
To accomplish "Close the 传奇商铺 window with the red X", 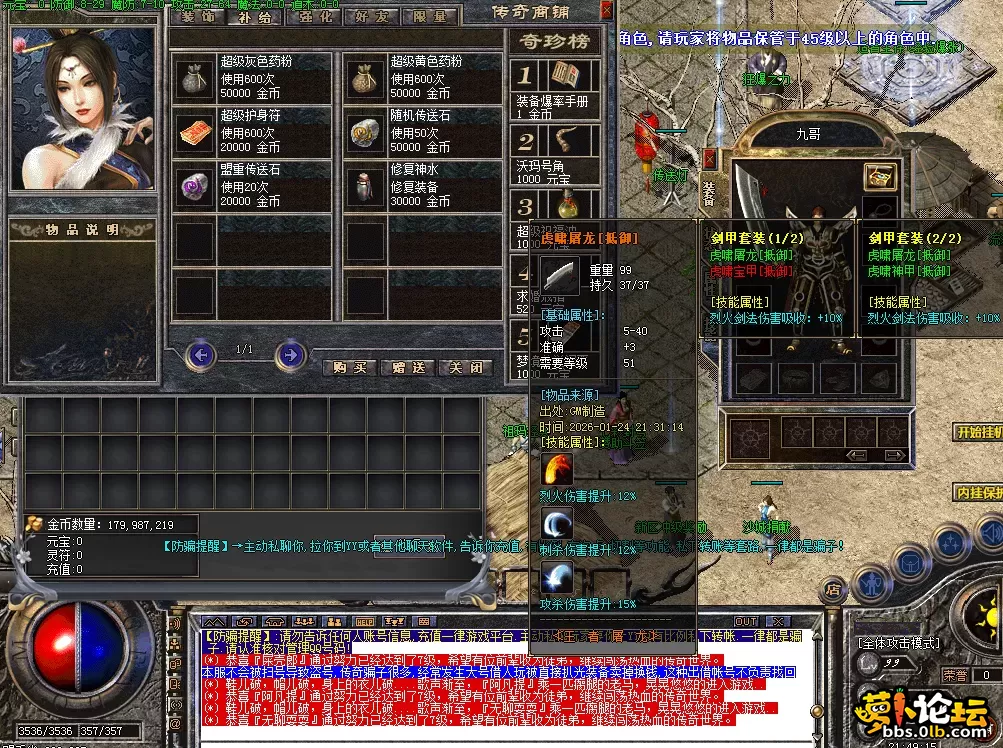I will 606,11.
